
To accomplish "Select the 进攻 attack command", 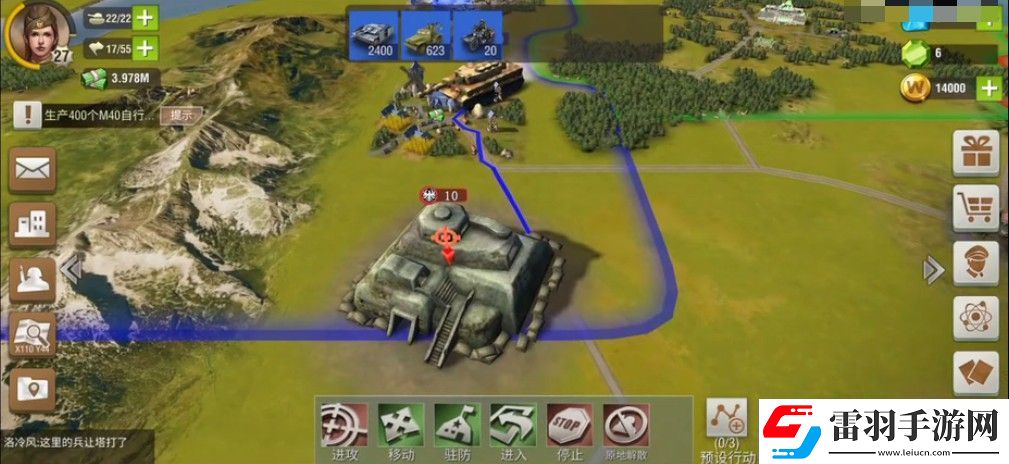I will [343, 428].
